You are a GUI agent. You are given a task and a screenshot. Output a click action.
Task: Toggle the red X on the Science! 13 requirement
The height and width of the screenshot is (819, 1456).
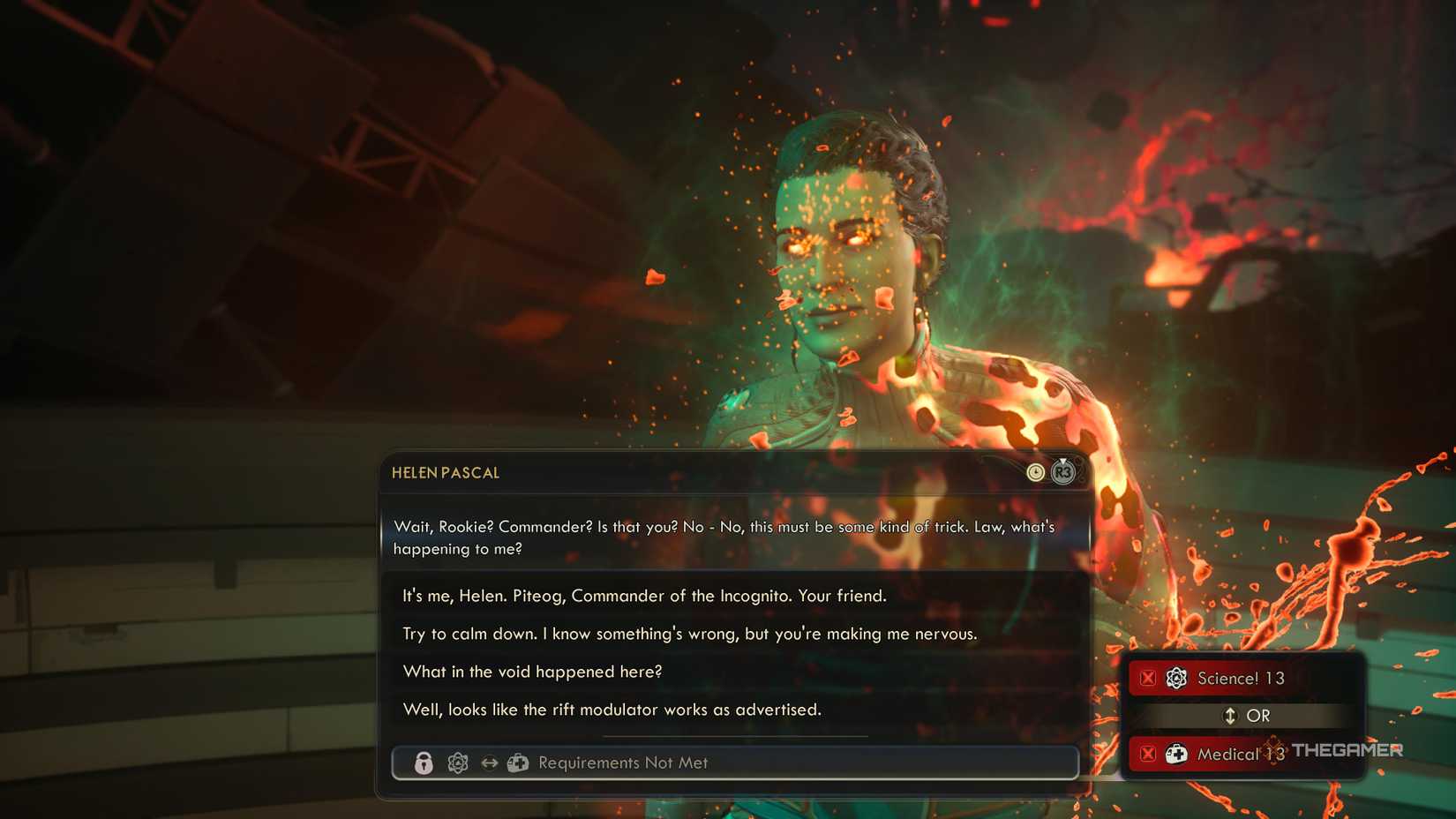1147,678
